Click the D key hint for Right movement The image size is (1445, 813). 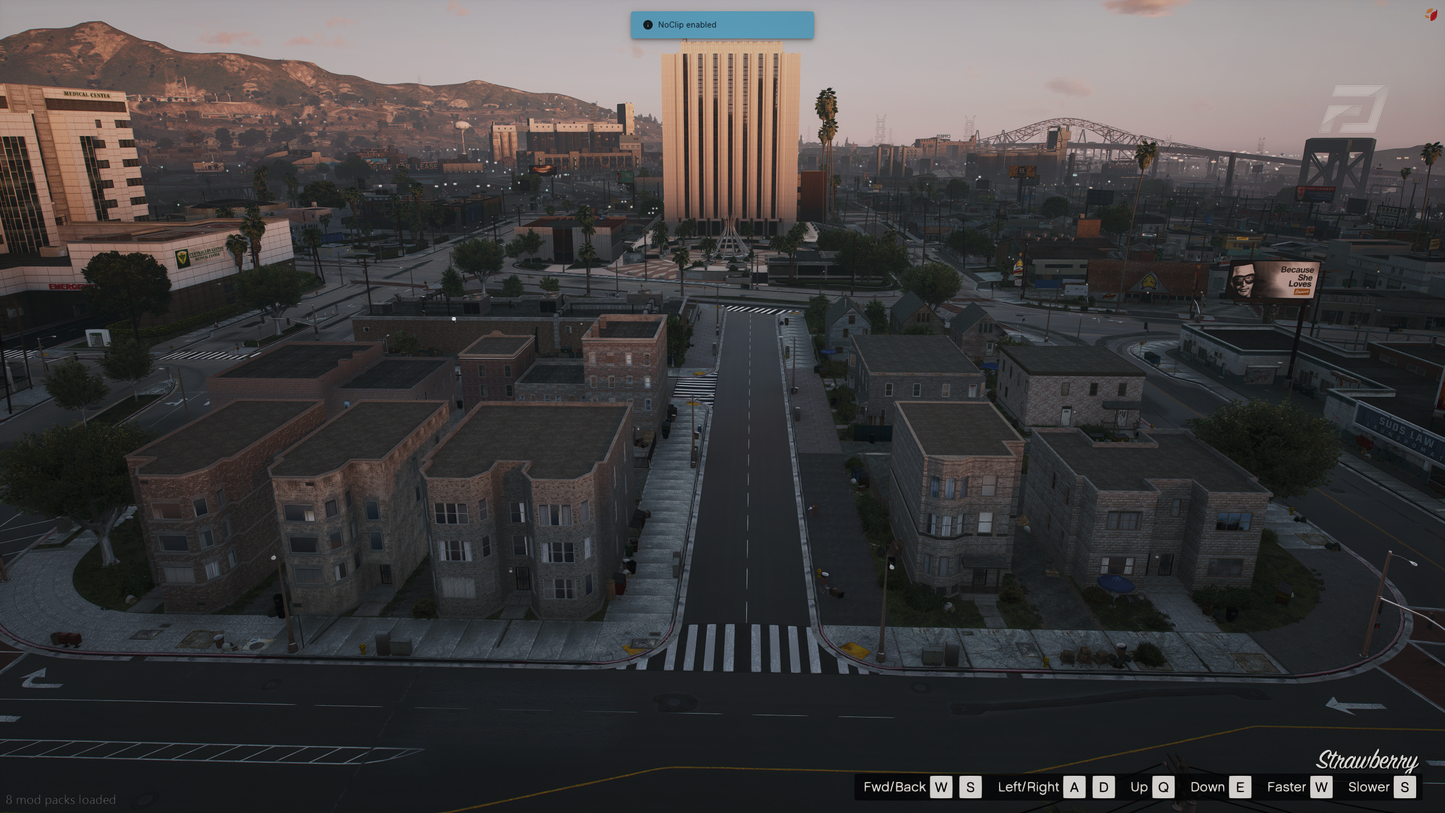point(1104,787)
